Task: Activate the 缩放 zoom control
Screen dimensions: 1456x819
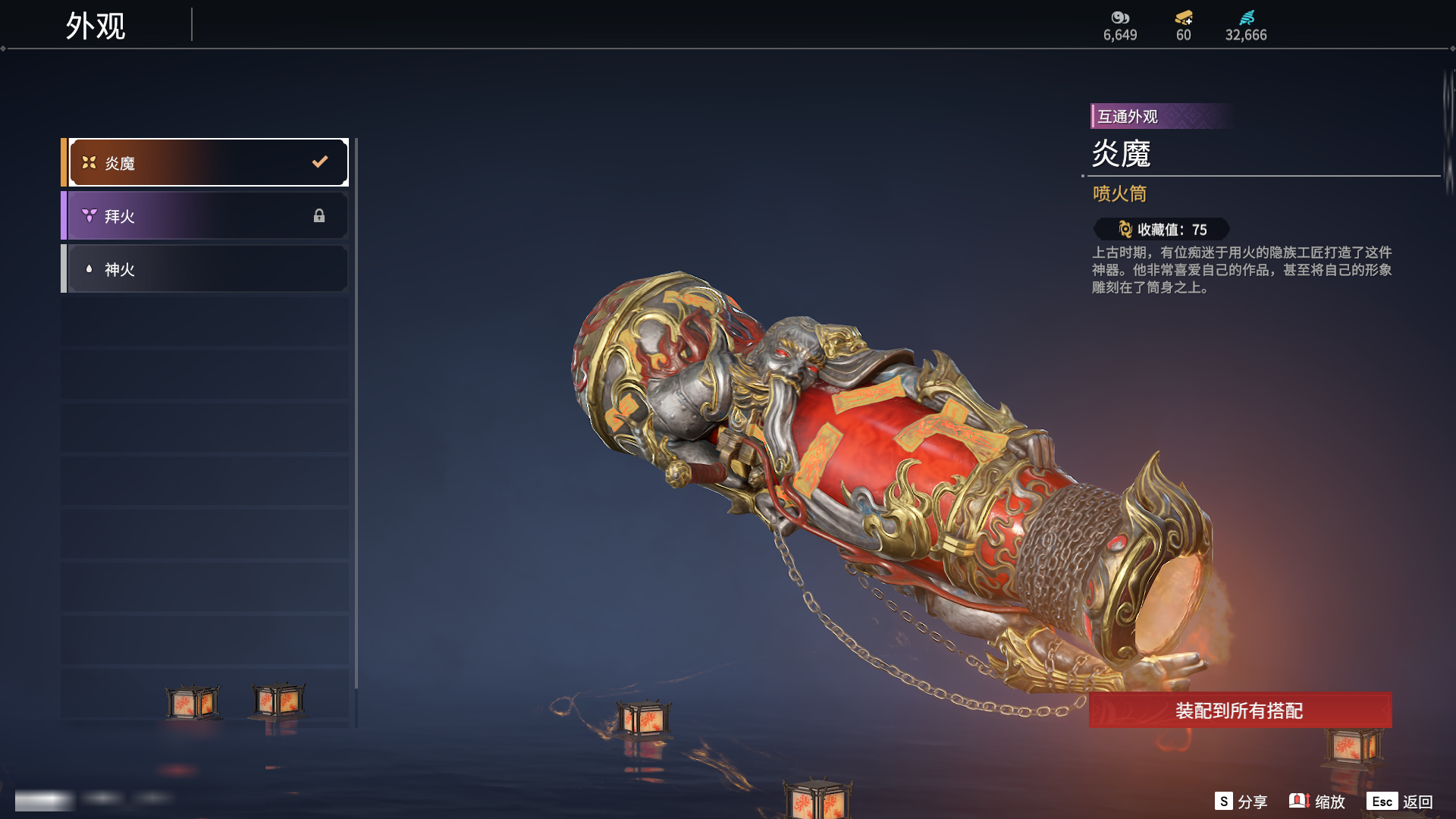Action: click(1317, 802)
